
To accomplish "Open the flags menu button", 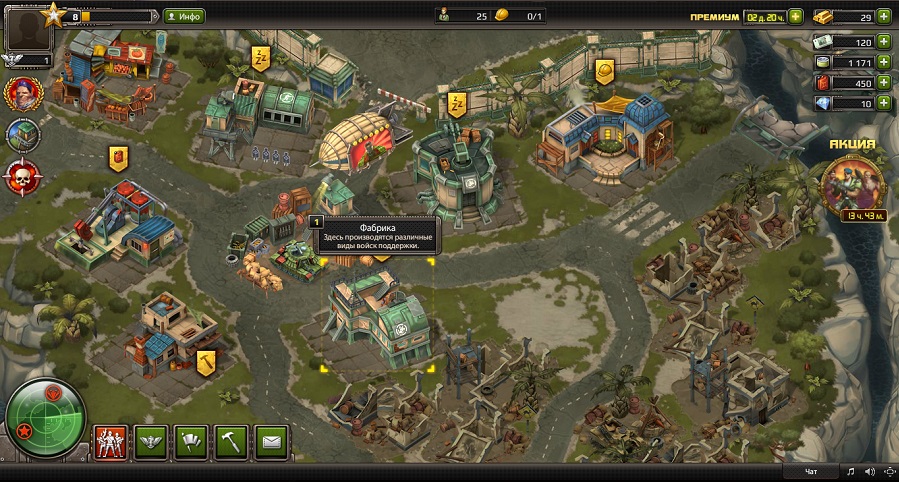I will coord(190,440).
